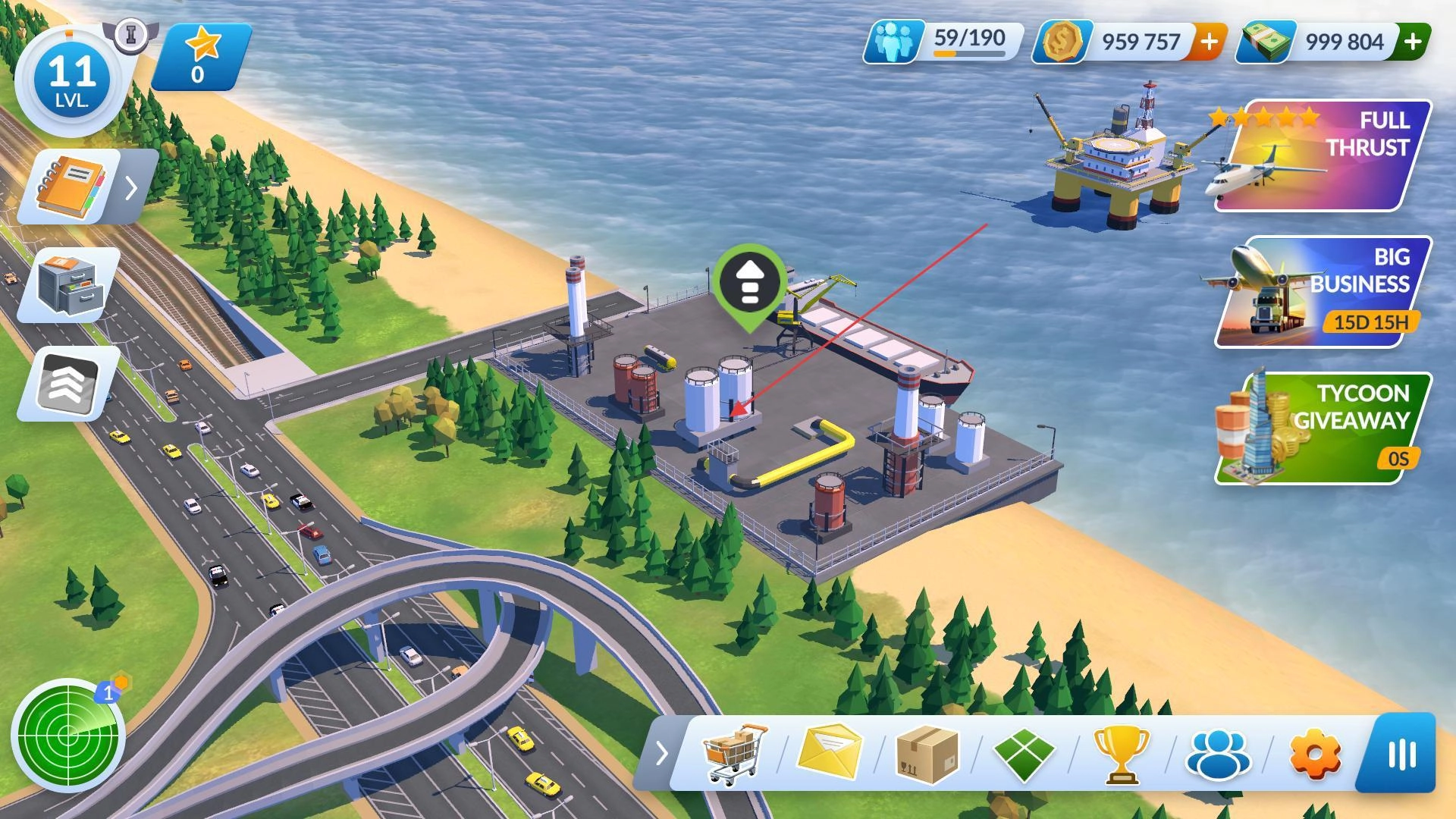Open the cardboard box warehouse
The height and width of the screenshot is (819, 1456).
(x=927, y=753)
